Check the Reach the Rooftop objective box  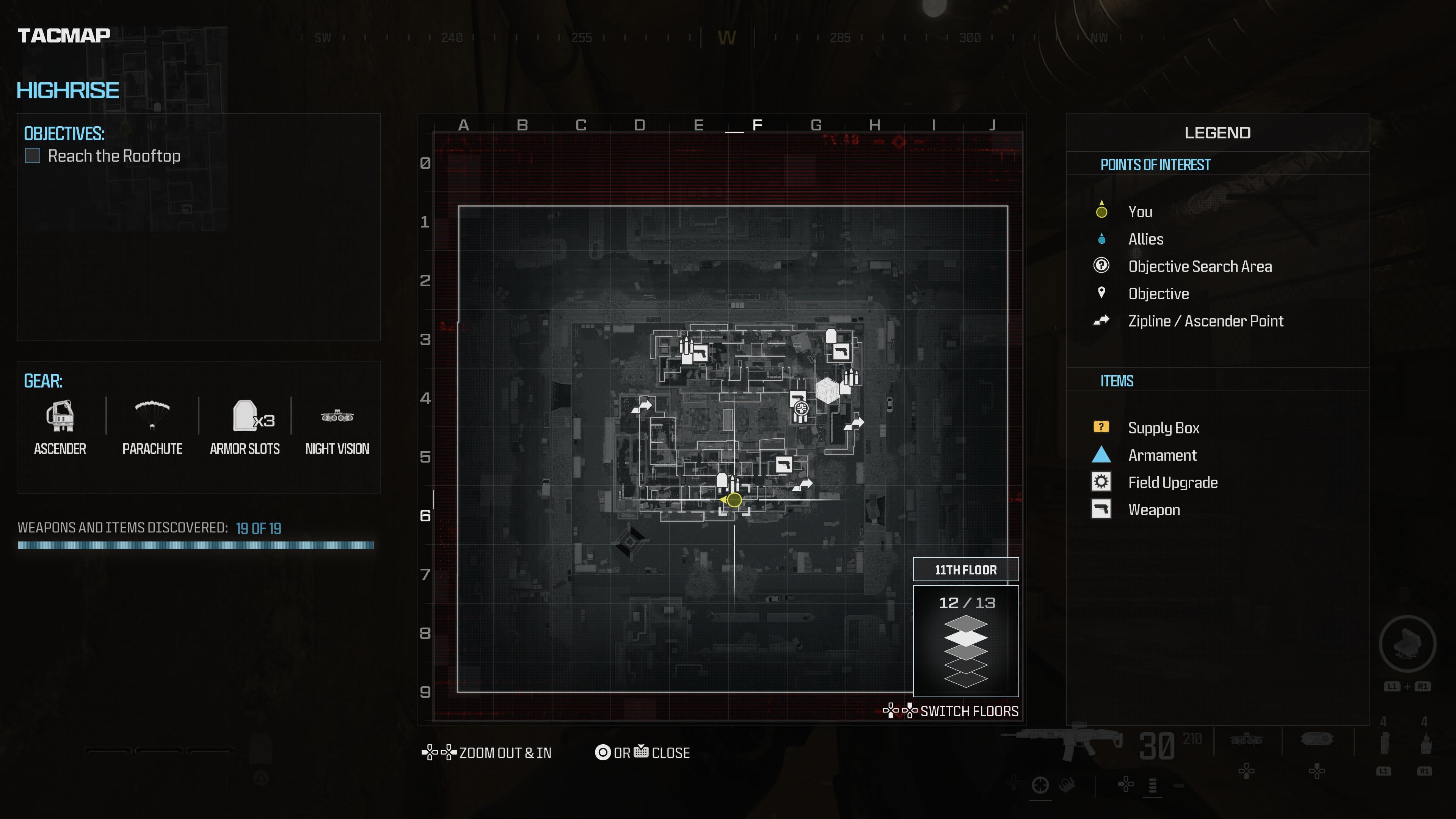tap(32, 156)
